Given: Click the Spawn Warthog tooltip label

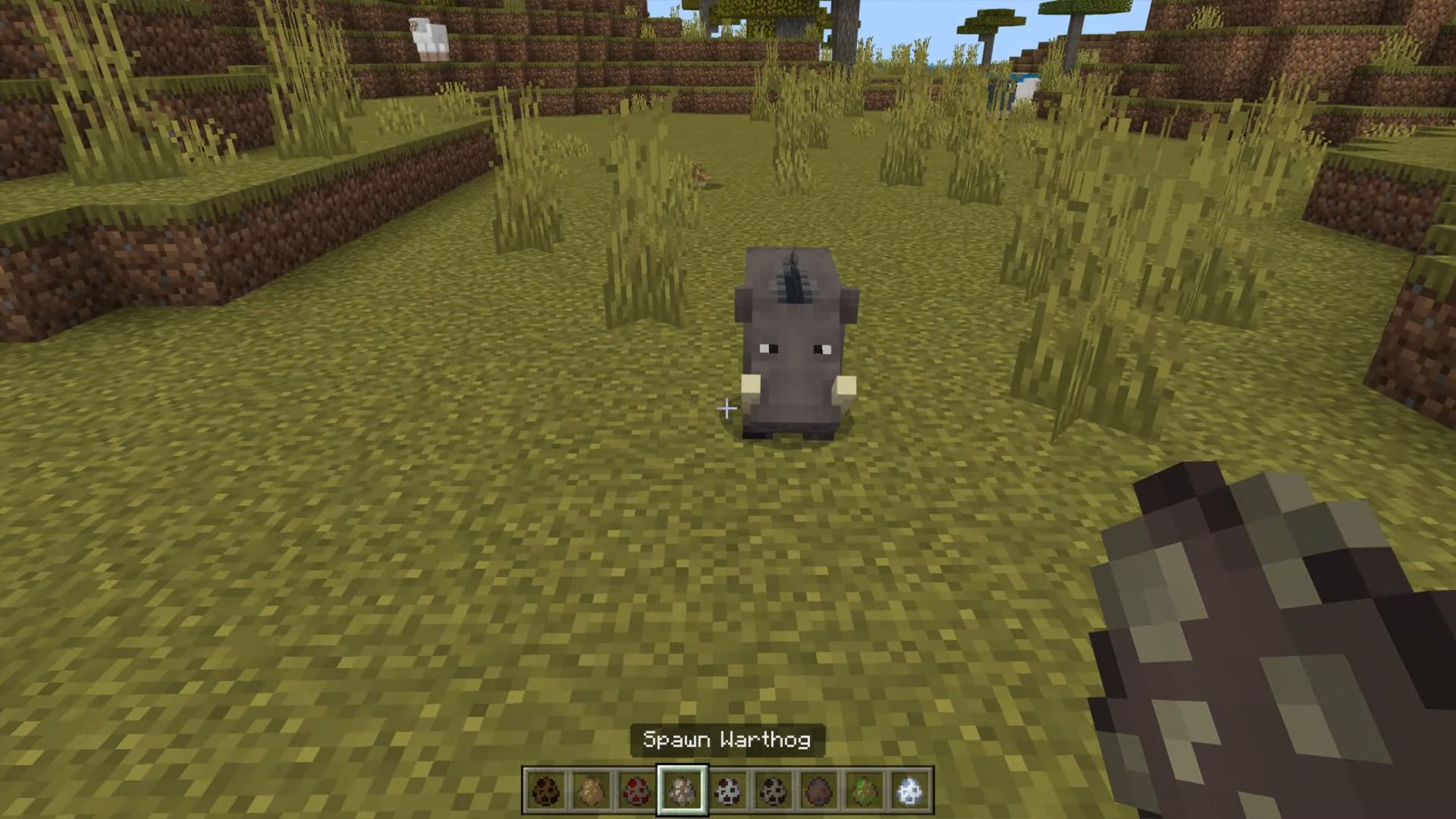Looking at the screenshot, I should click(x=730, y=741).
